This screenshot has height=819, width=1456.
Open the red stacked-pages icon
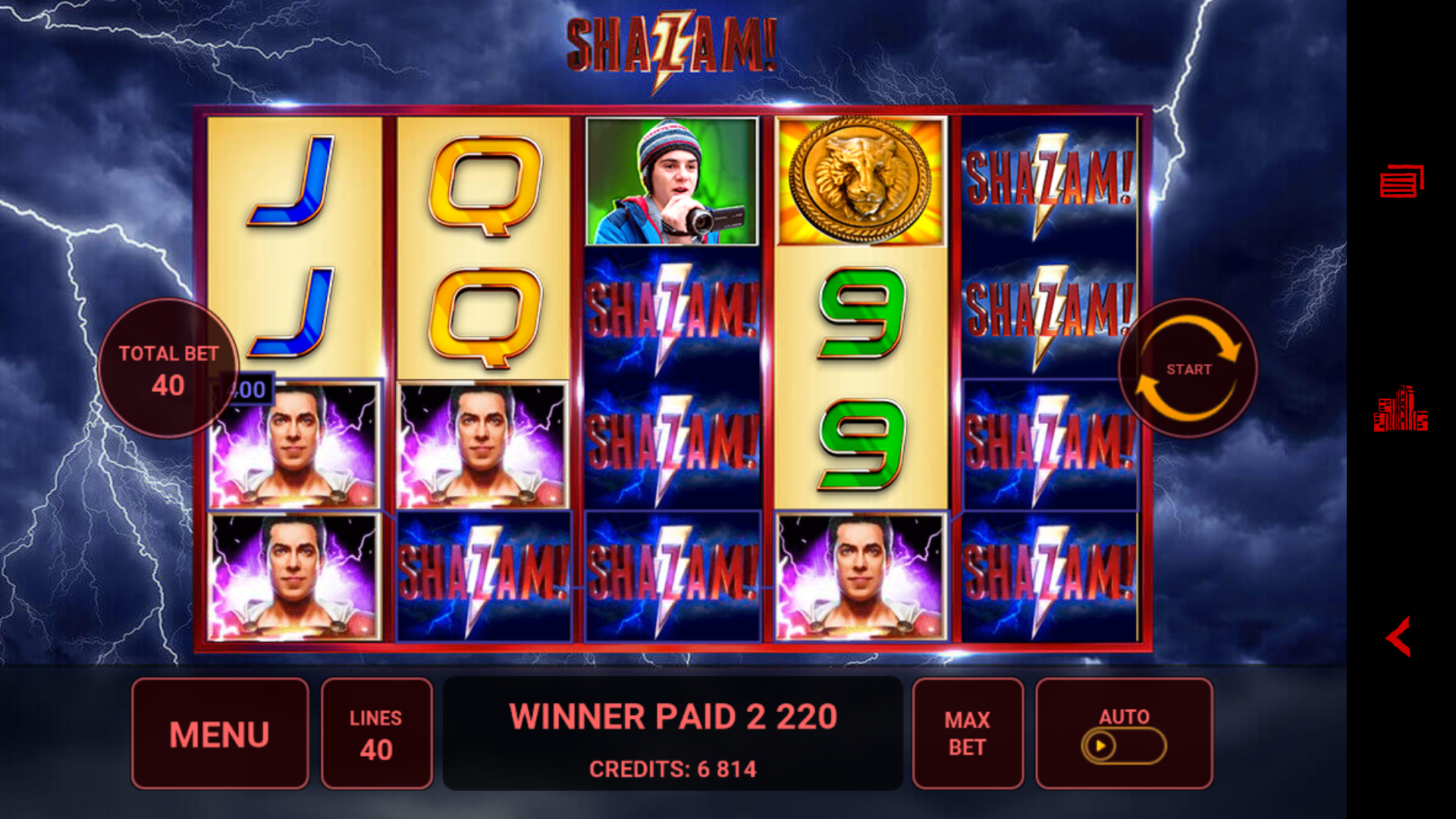(x=1401, y=182)
